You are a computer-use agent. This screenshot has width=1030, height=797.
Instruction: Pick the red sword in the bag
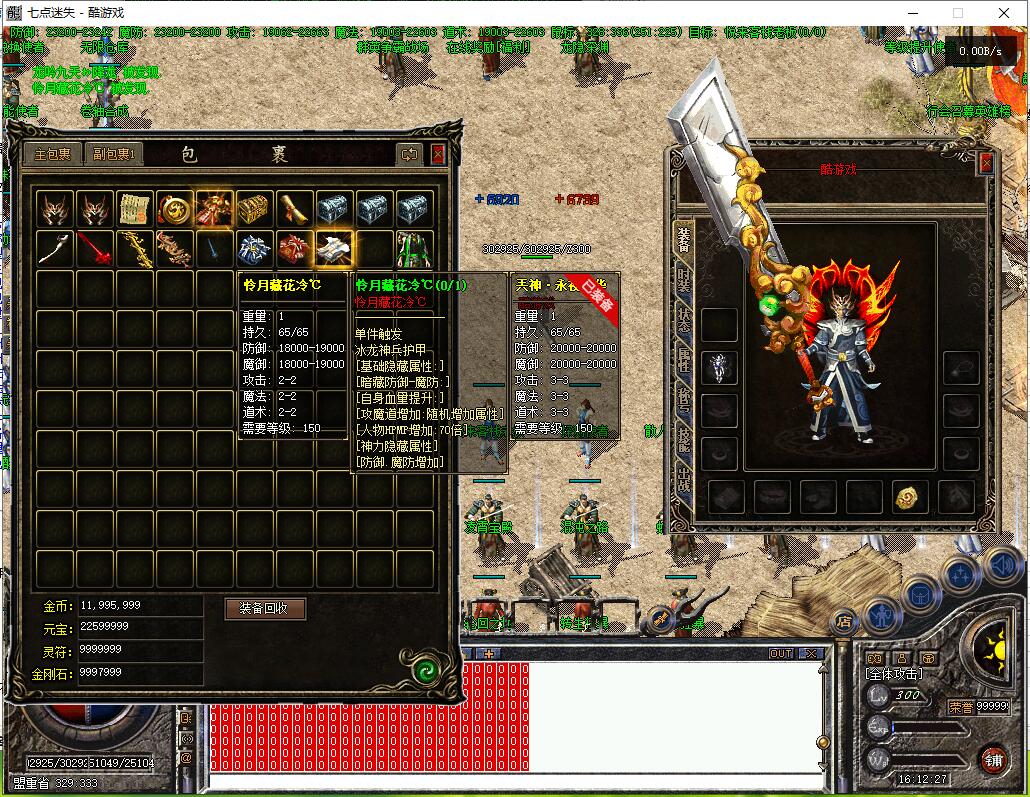94,249
